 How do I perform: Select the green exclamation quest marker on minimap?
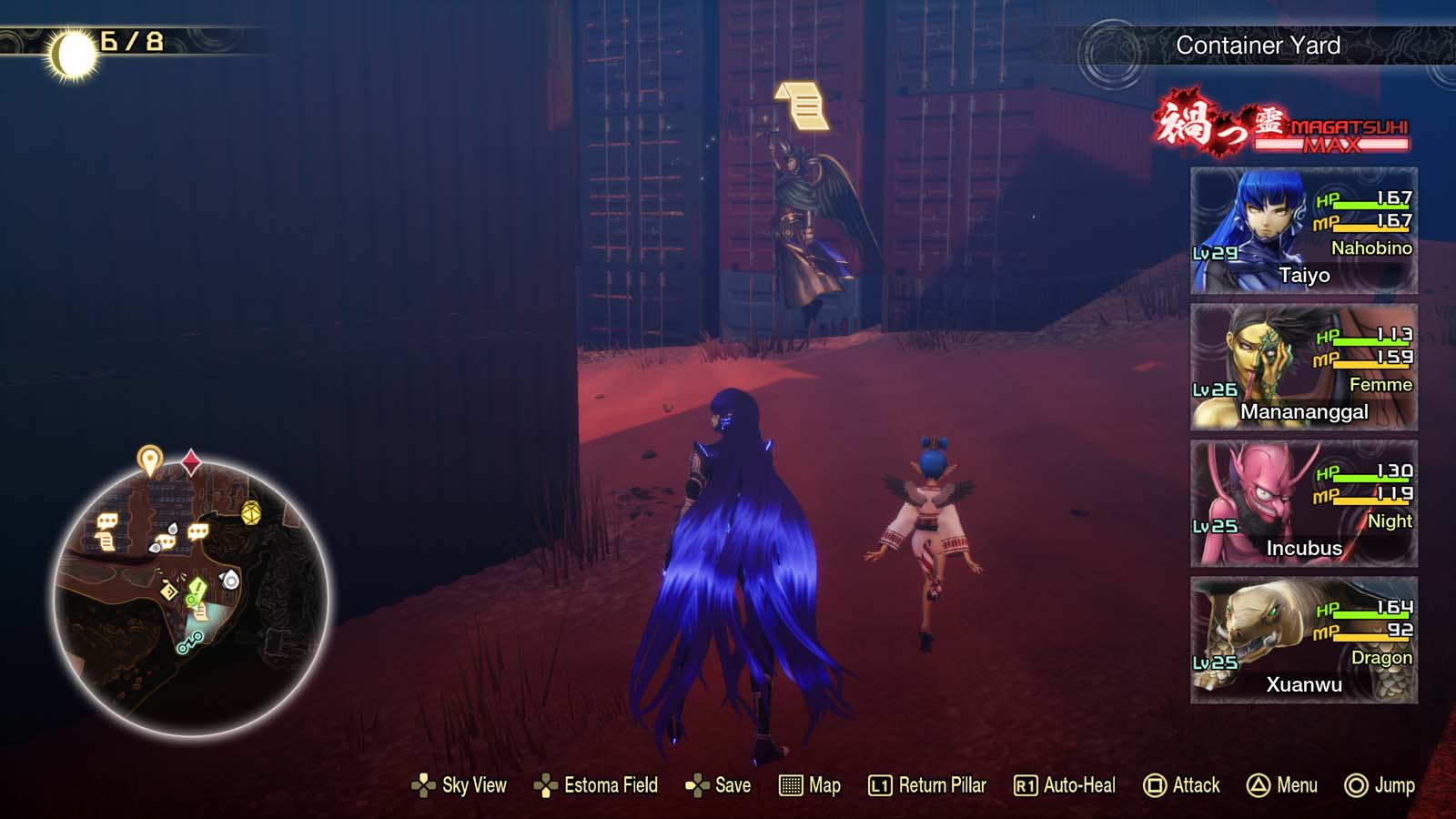pos(197,589)
